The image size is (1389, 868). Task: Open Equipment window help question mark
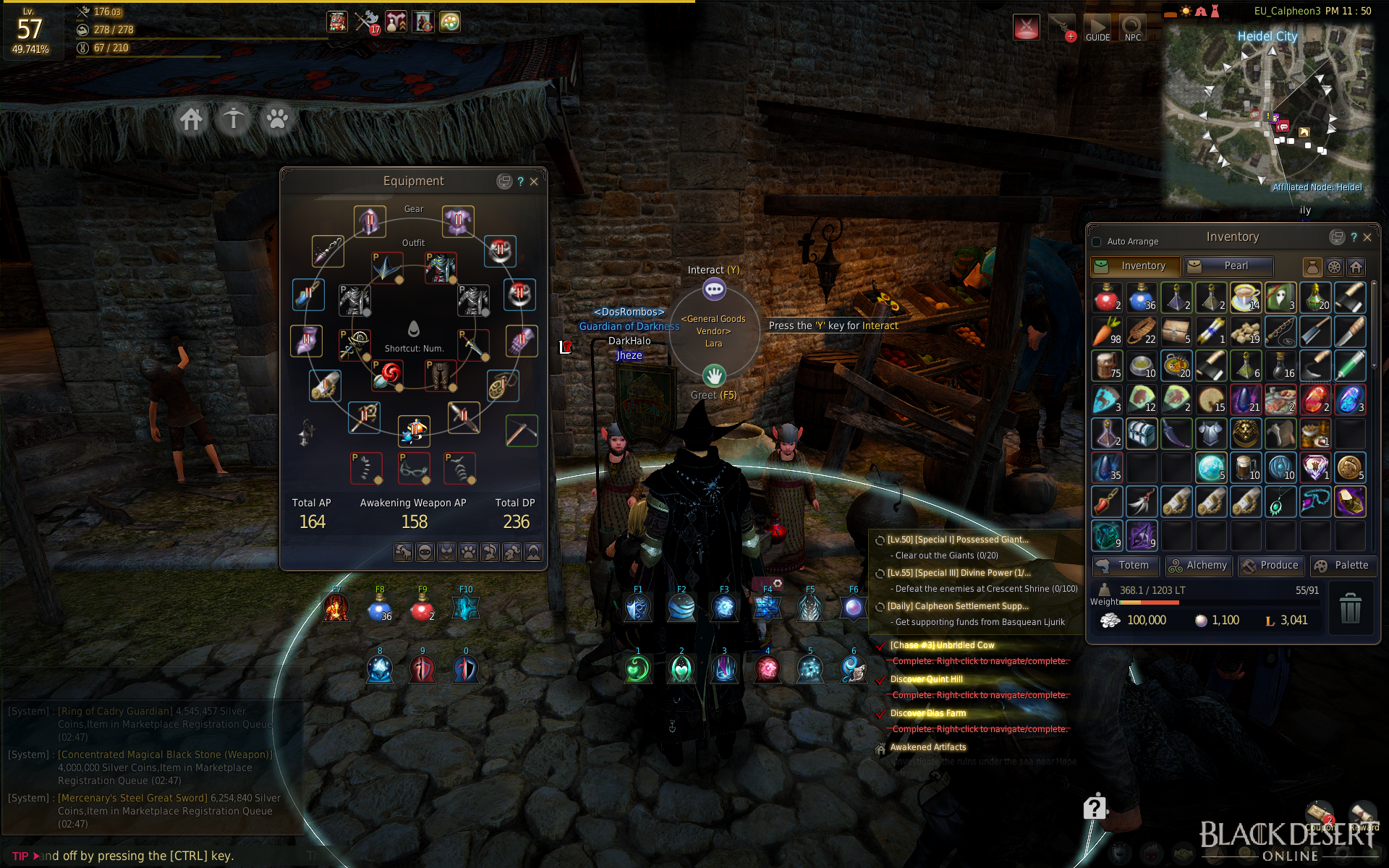point(520,182)
